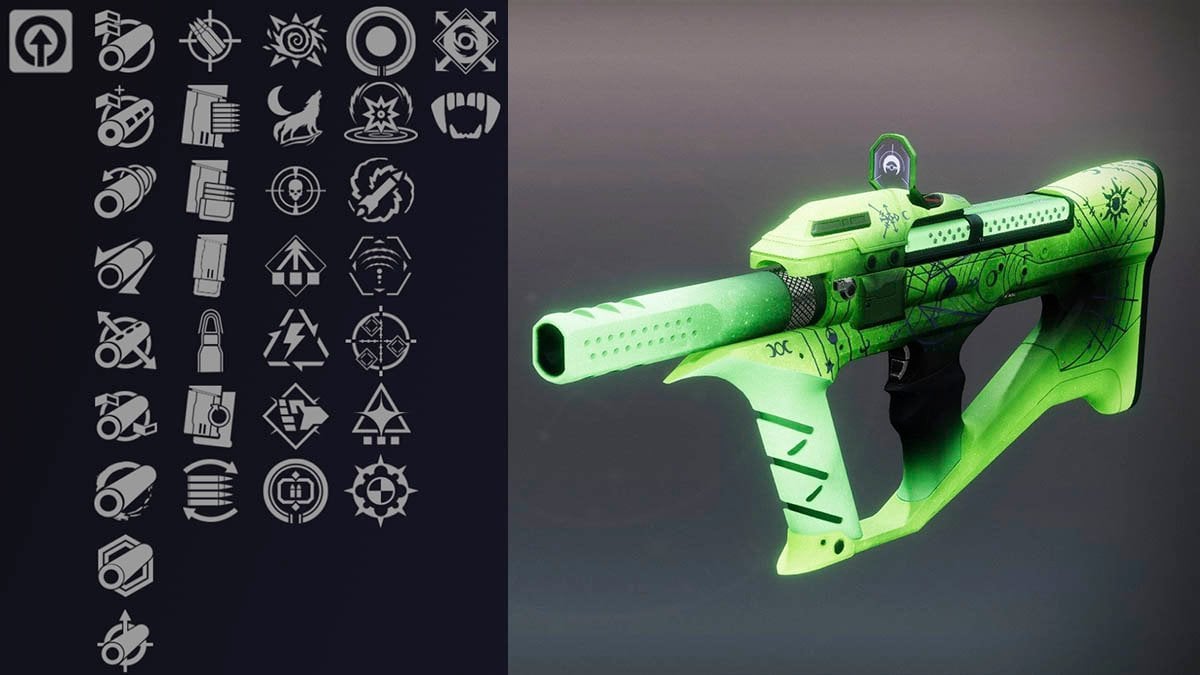The image size is (1200, 675).
Task: Choose the starburst under a dome perk
Action: click(381, 115)
